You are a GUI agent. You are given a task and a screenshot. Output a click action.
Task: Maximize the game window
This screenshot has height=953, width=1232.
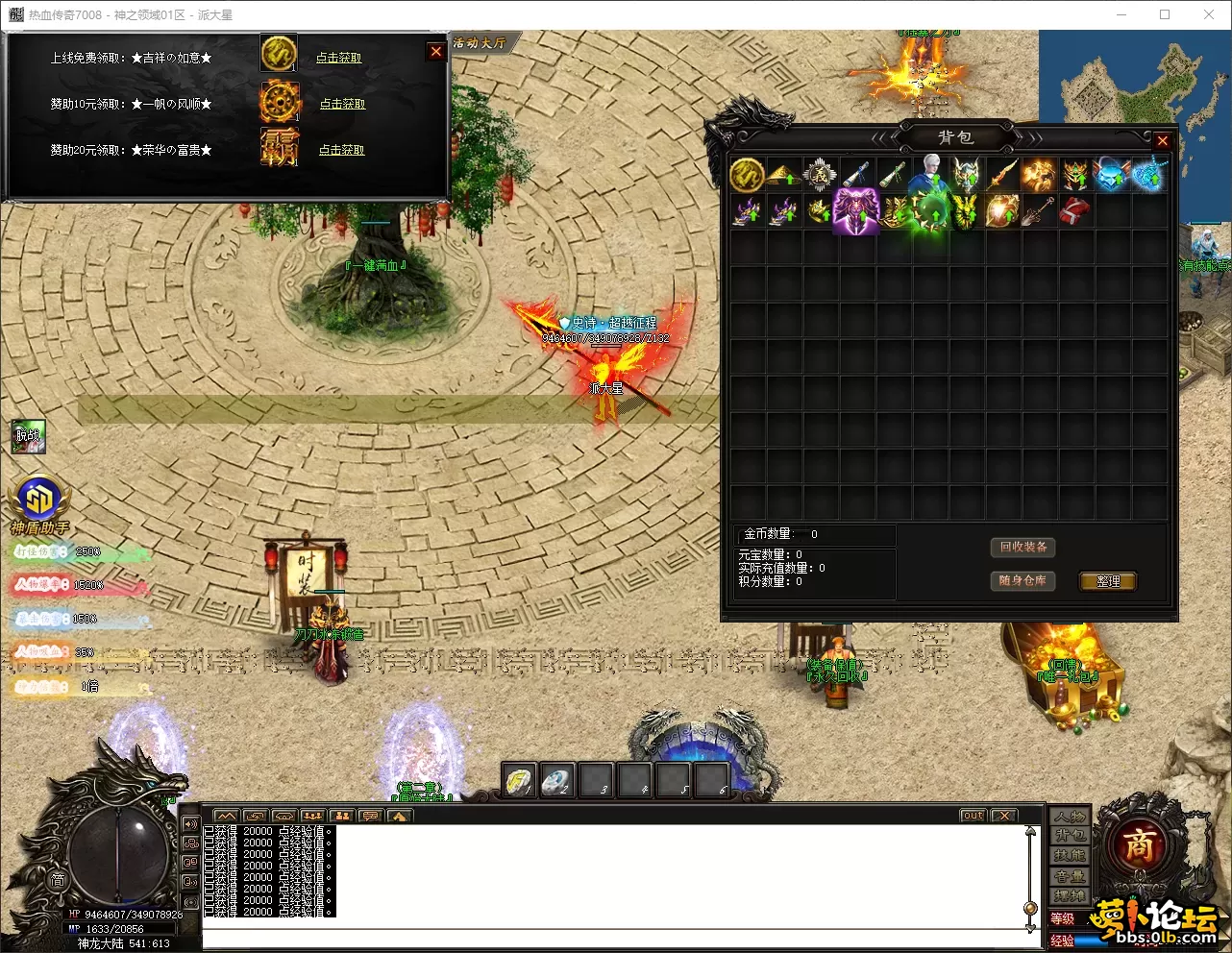pyautogui.click(x=1165, y=14)
